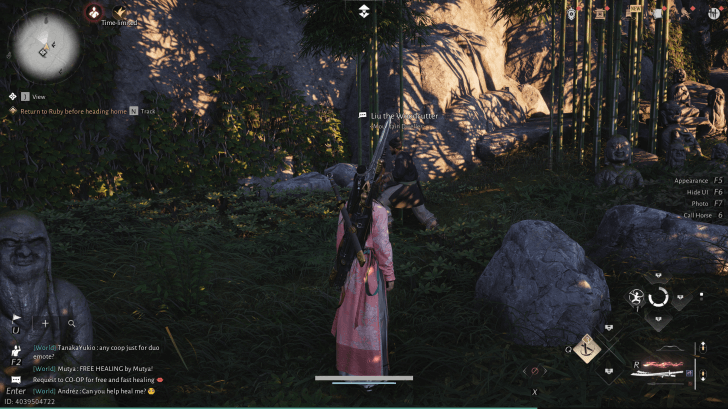Click the top-center compass marker icon
Viewport: 728px width, 409px height.
pos(364,11)
